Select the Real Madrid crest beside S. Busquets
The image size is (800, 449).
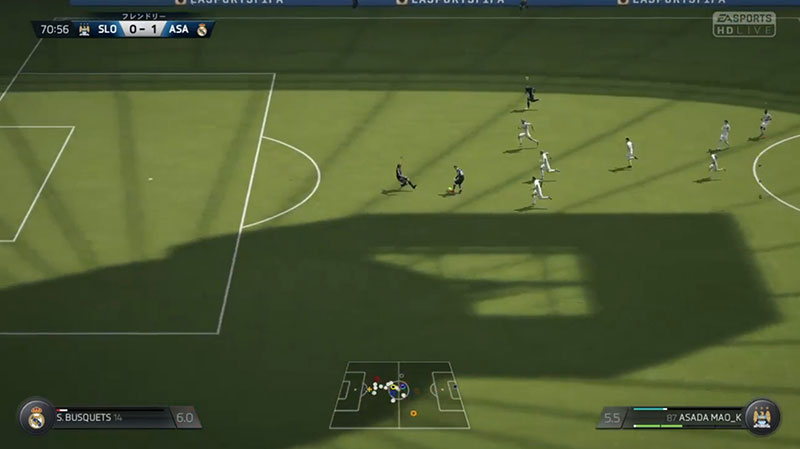(x=36, y=417)
